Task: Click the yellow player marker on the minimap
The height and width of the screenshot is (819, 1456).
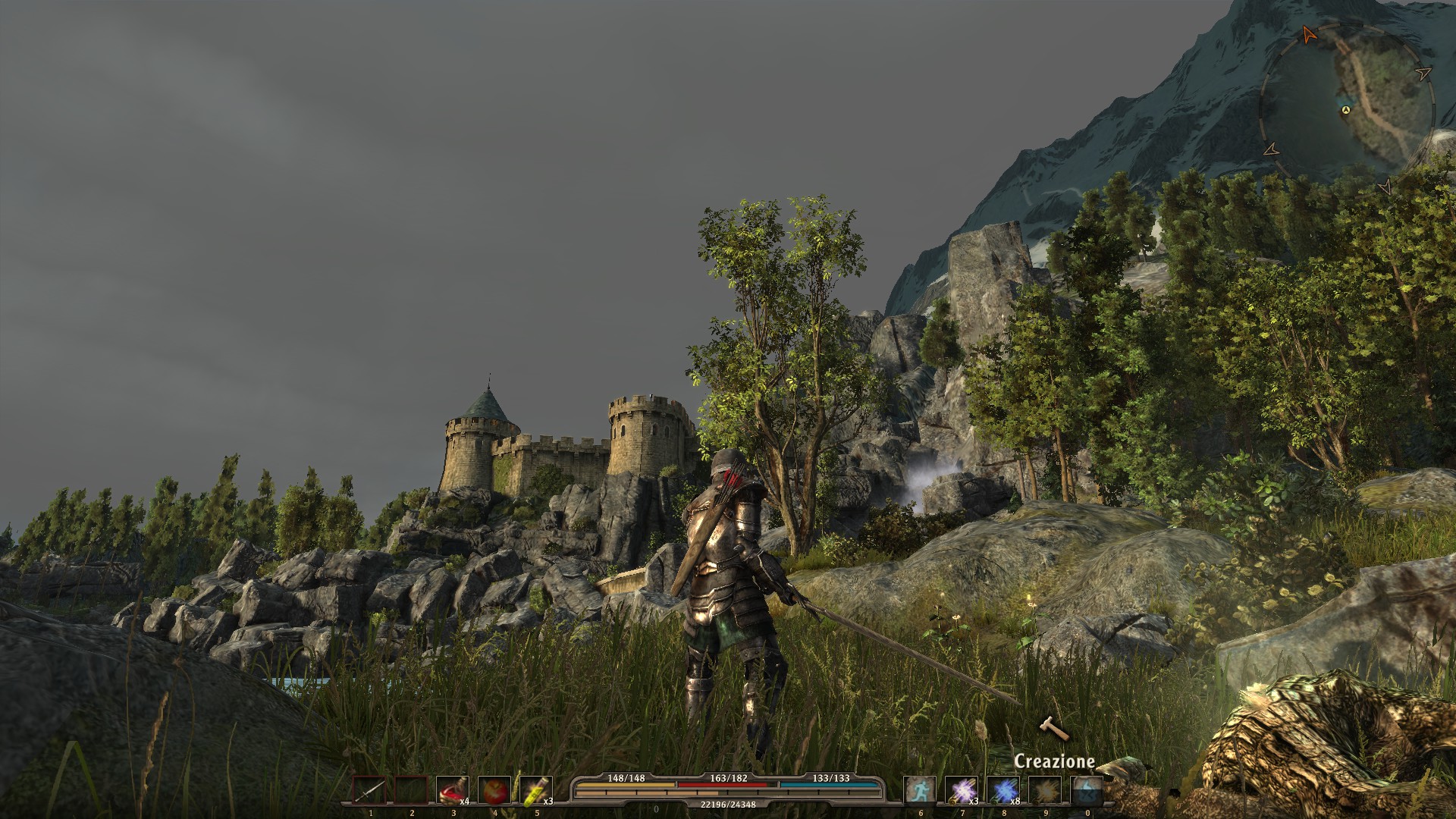Action: pos(1345,111)
